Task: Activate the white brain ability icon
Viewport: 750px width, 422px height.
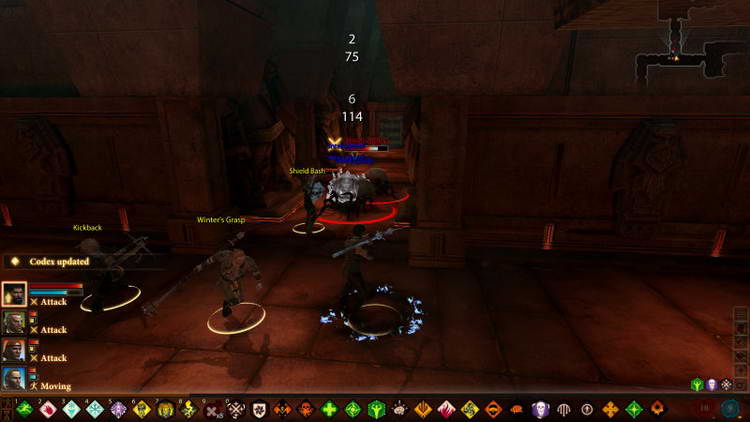Action: point(400,409)
